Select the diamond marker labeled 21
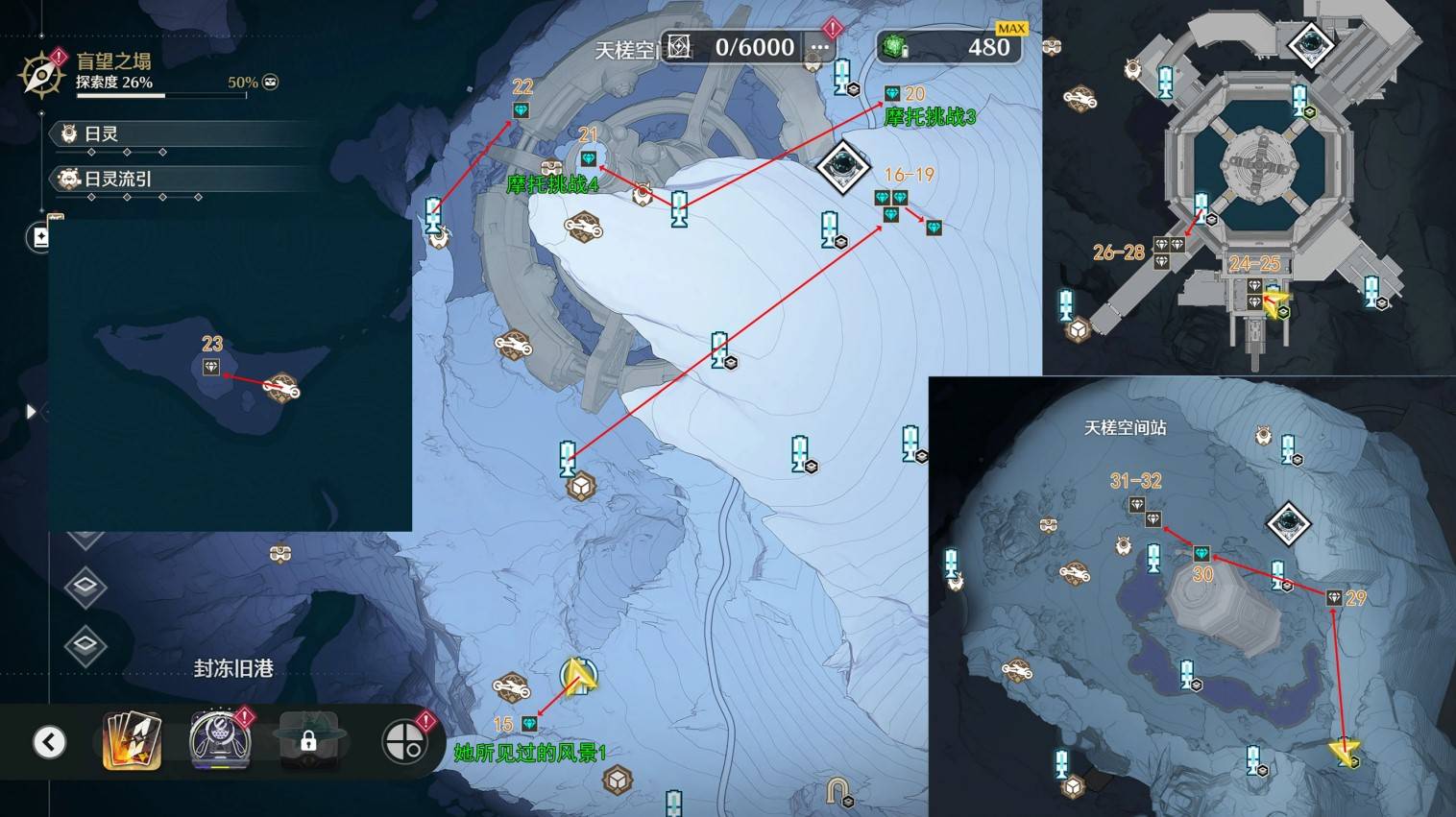This screenshot has width=1456, height=817. point(589,158)
